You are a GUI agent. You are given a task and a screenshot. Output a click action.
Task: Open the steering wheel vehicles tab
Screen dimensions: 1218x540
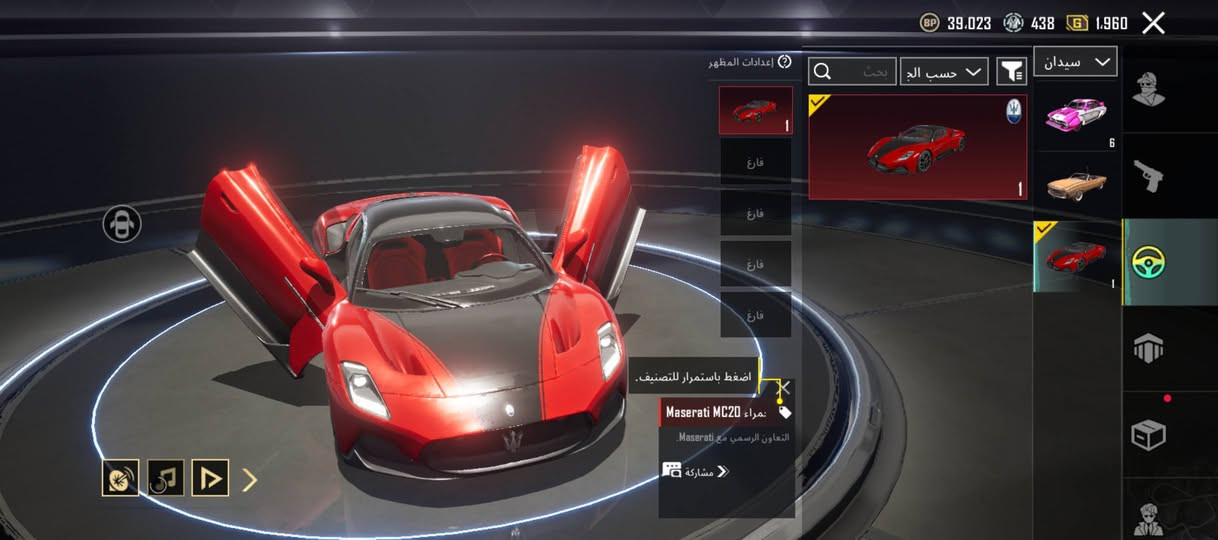(x=1149, y=262)
